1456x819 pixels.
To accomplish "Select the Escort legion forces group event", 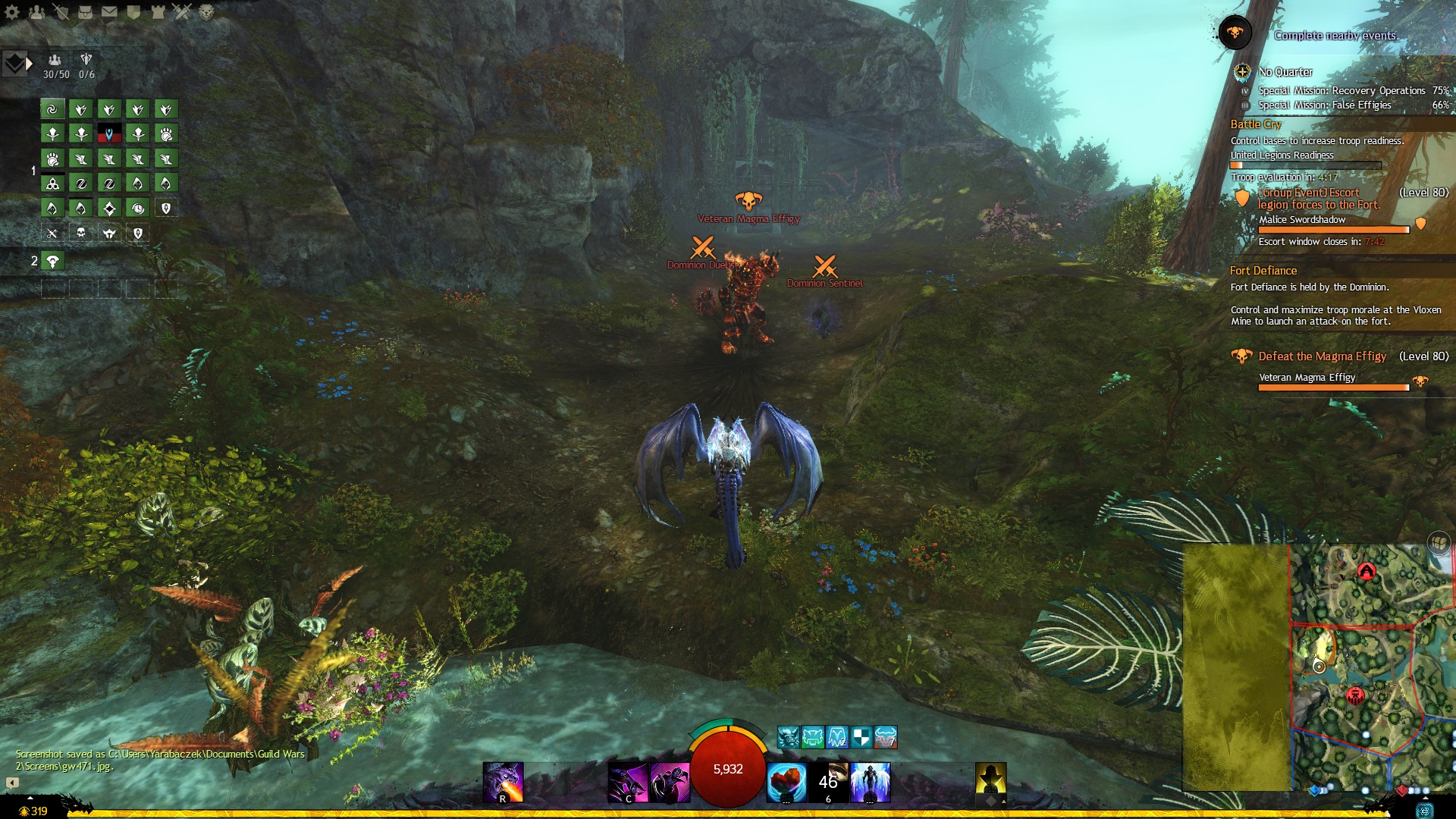I will (x=1318, y=199).
